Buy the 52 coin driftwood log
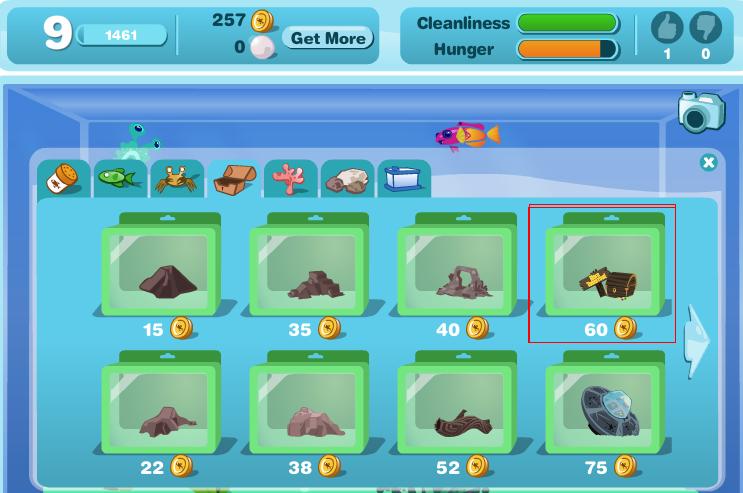 point(456,410)
